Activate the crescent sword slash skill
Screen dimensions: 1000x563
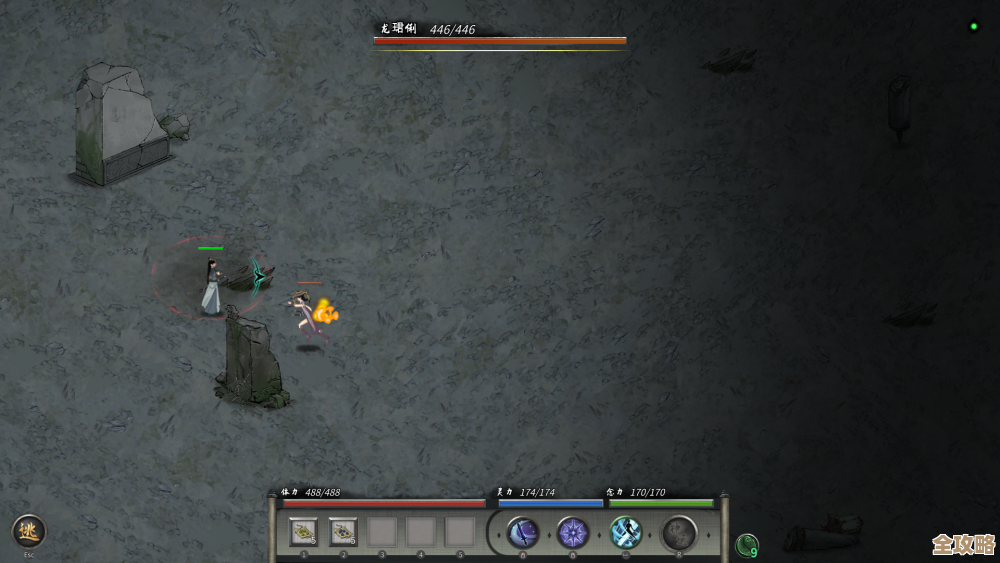(x=523, y=532)
